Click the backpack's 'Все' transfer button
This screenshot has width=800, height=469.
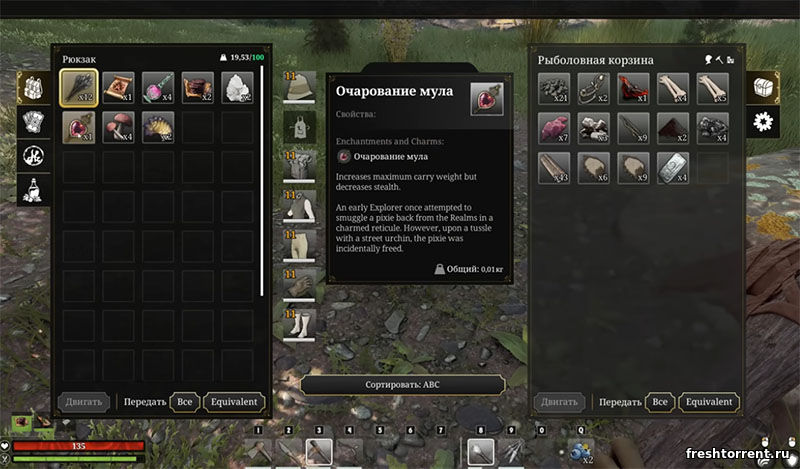(x=184, y=402)
